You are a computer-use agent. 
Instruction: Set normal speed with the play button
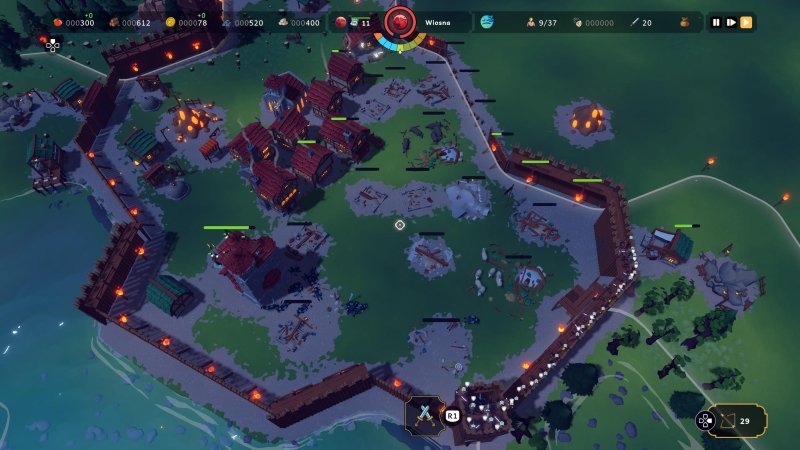click(x=731, y=22)
